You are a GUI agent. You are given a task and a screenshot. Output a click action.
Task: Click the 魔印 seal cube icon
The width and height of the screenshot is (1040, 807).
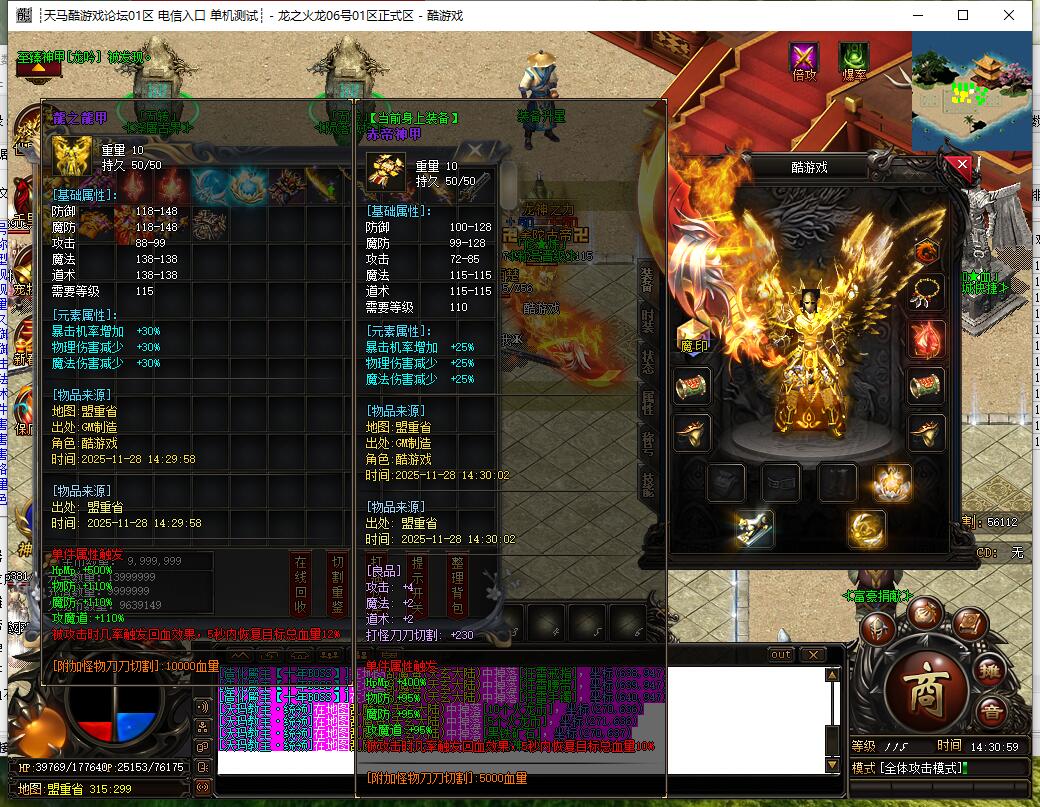[692, 337]
